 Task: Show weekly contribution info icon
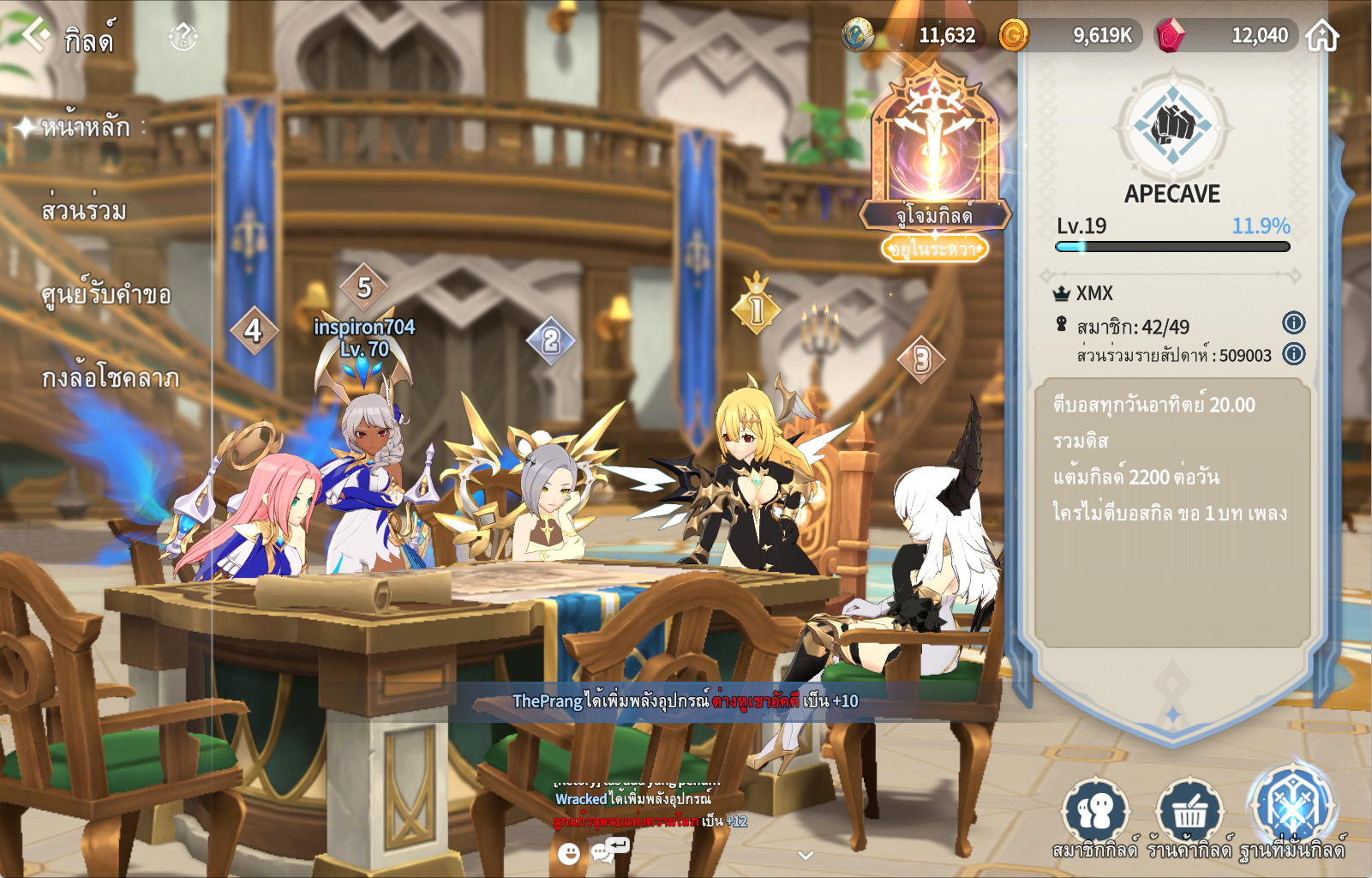(1293, 354)
